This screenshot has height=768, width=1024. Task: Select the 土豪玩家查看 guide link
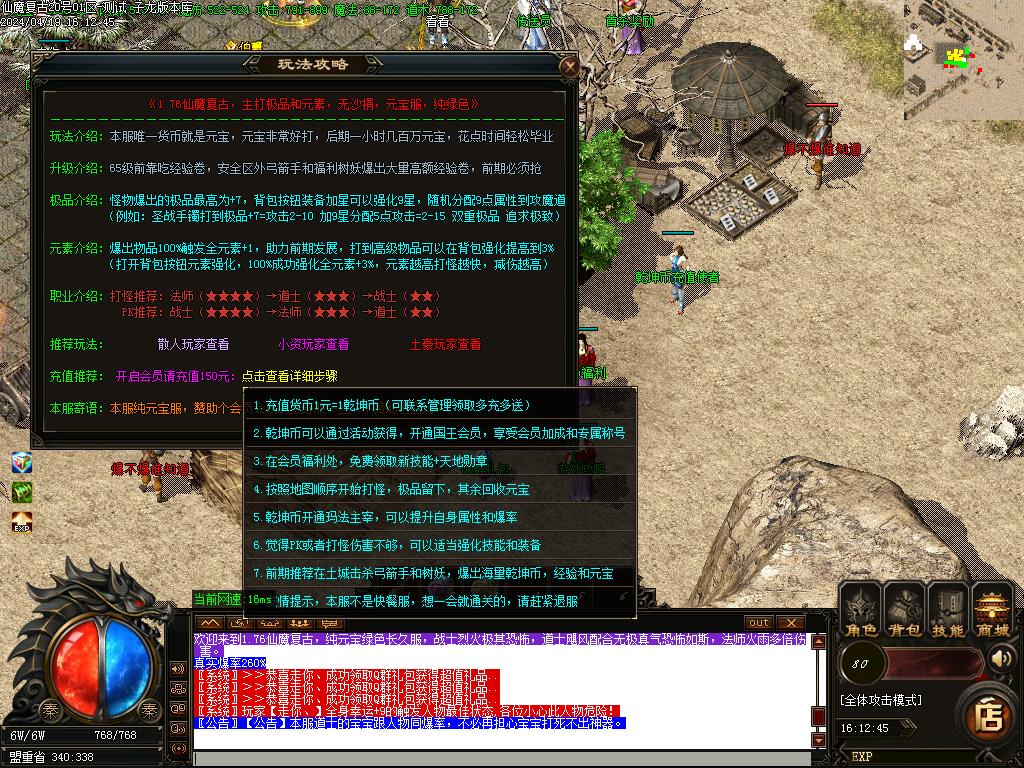pos(445,344)
